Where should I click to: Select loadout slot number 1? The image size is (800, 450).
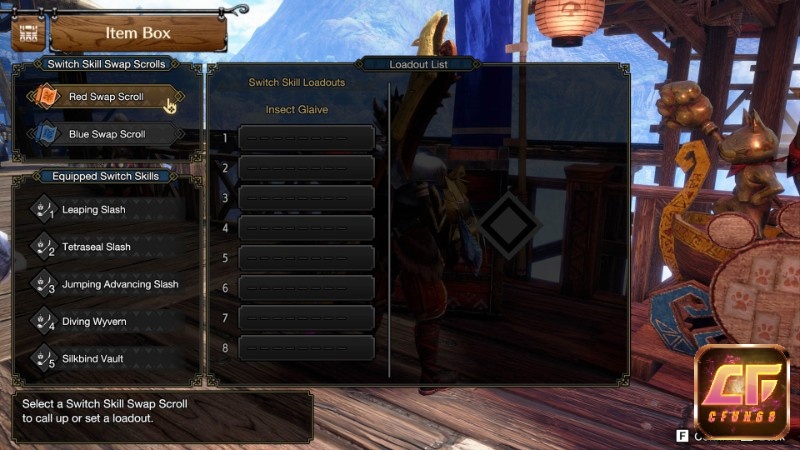[306, 138]
